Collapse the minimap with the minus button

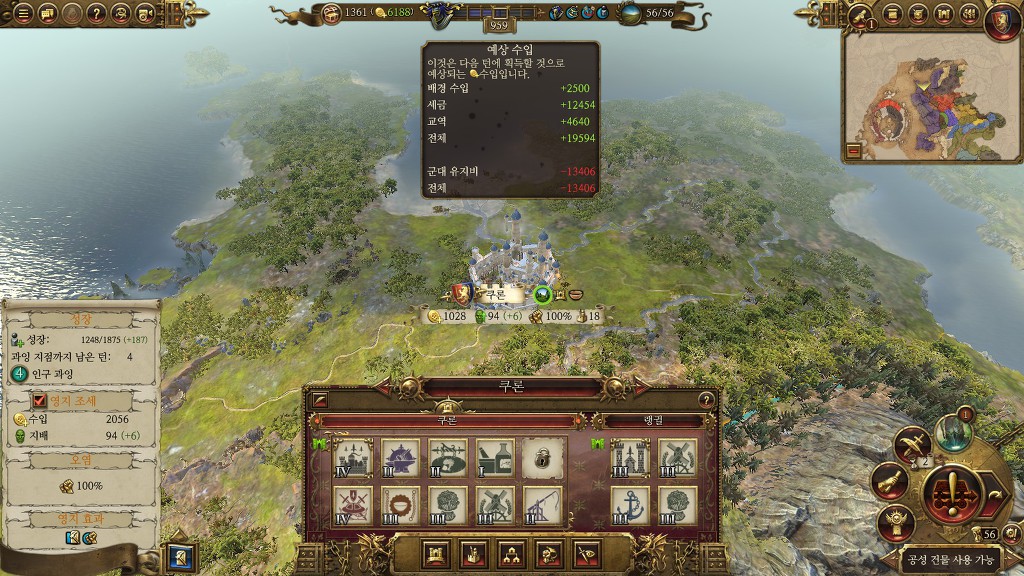854,151
